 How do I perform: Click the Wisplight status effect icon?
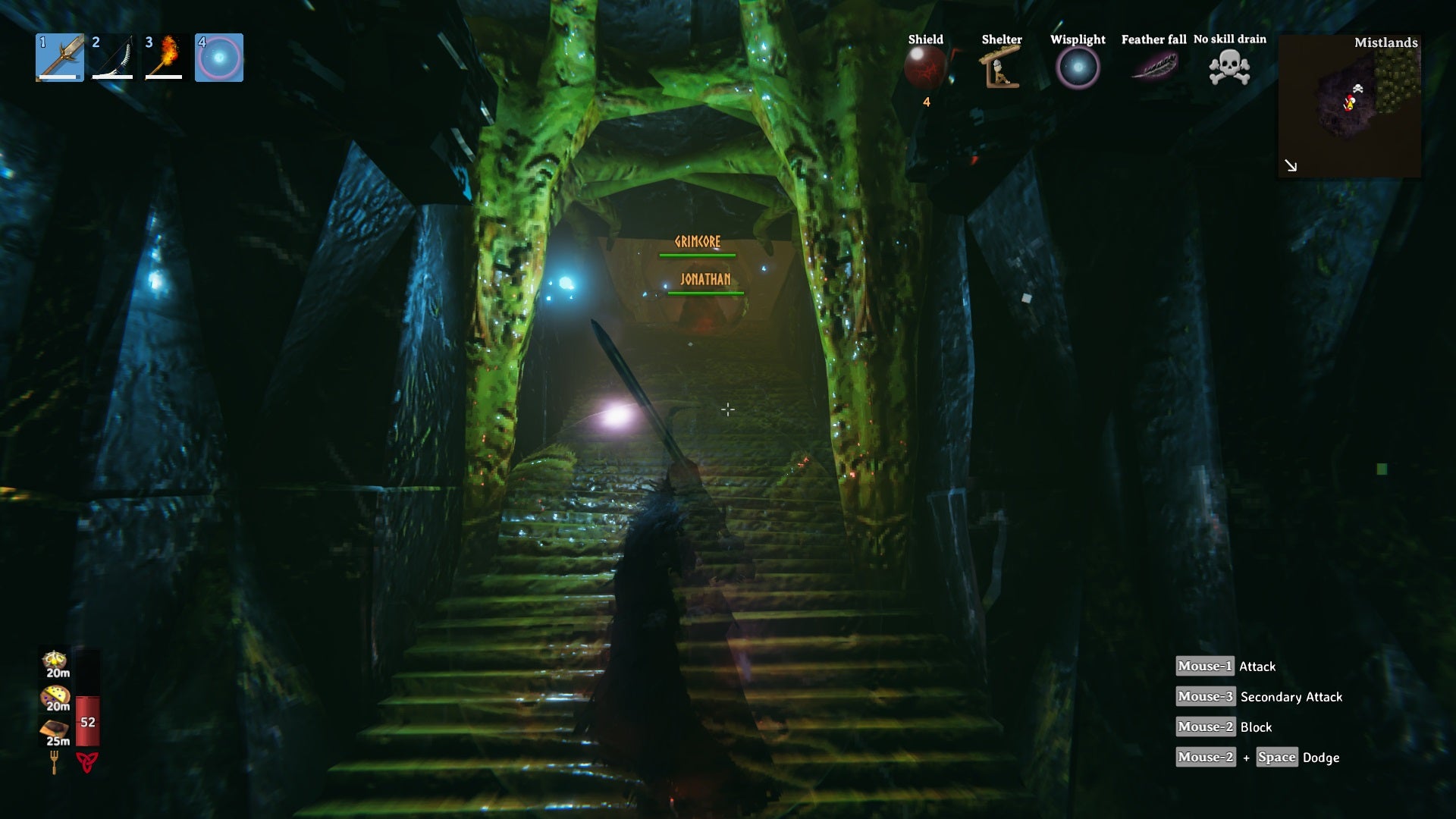click(x=1078, y=68)
